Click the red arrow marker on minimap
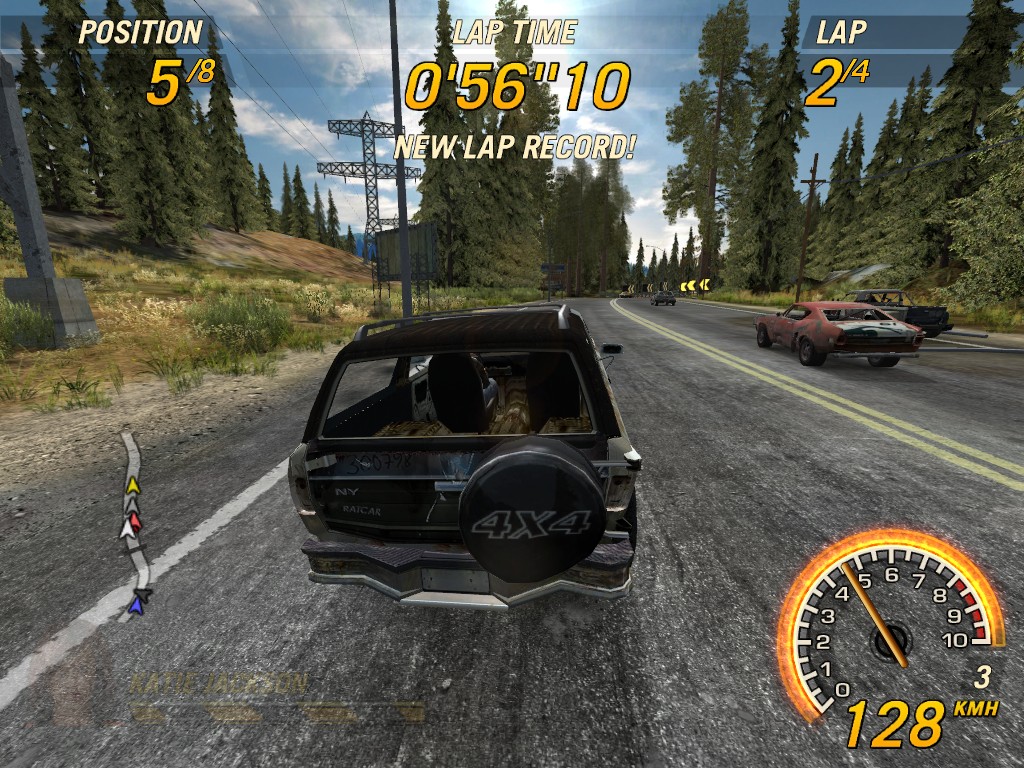The image size is (1024, 768). point(135,520)
